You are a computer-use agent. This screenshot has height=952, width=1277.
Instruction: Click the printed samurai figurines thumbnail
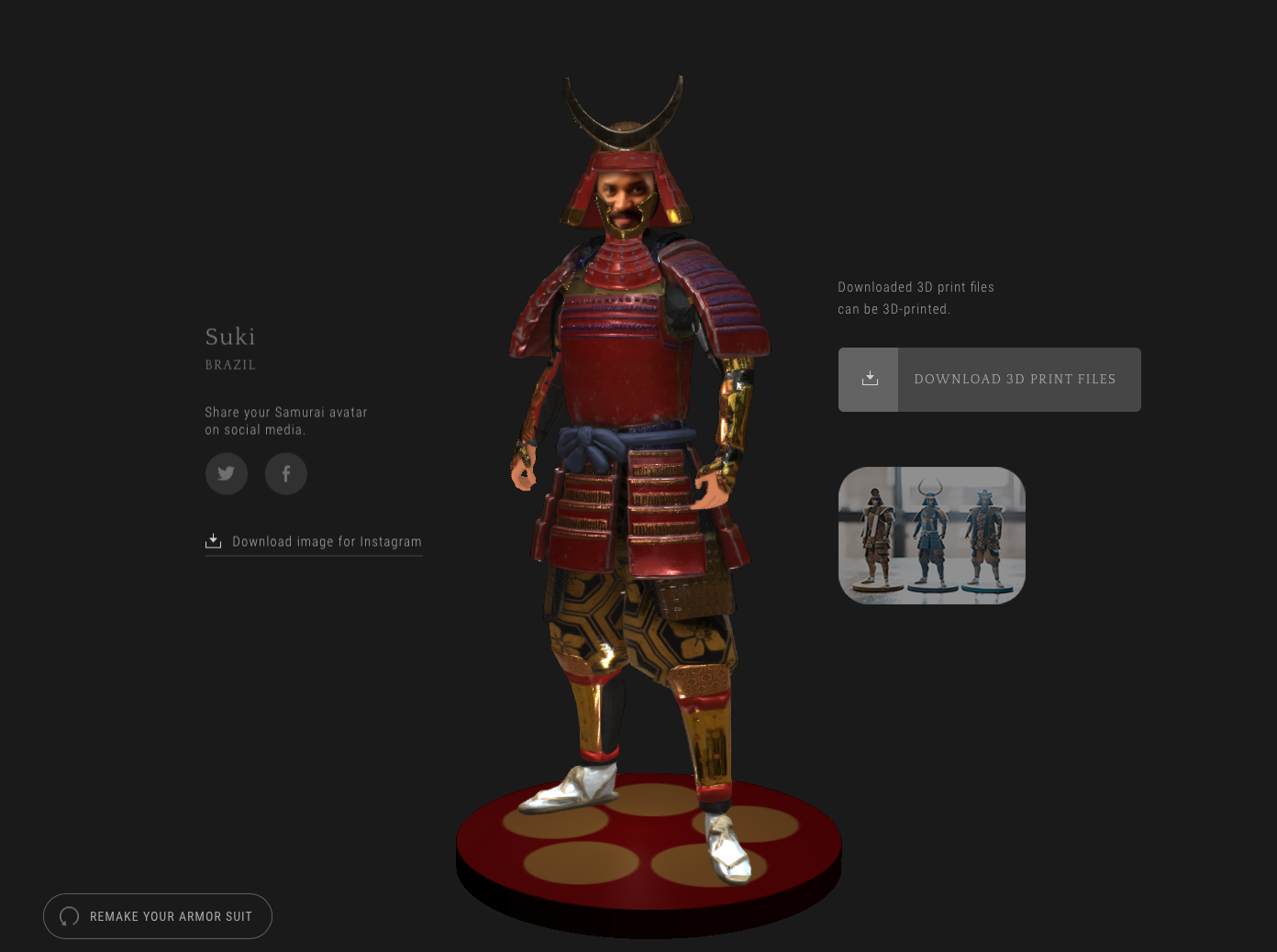[x=932, y=535]
